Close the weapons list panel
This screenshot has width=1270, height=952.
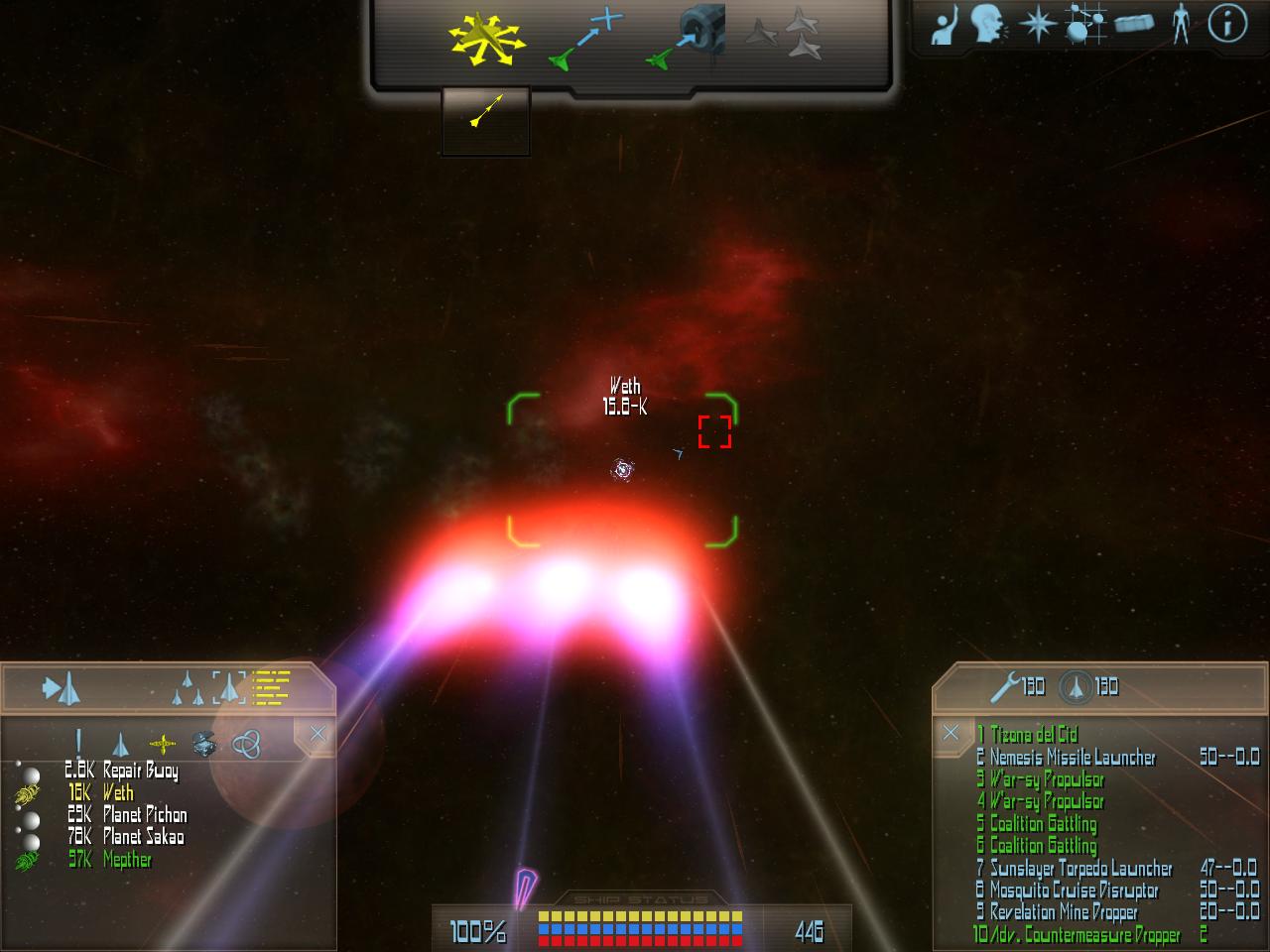pyautogui.click(x=951, y=733)
